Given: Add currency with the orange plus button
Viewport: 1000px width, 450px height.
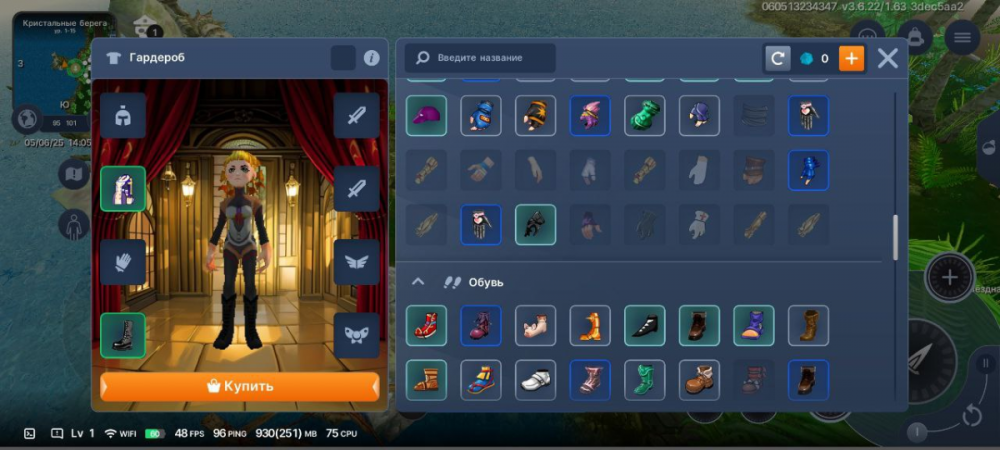Looking at the screenshot, I should (x=851, y=58).
